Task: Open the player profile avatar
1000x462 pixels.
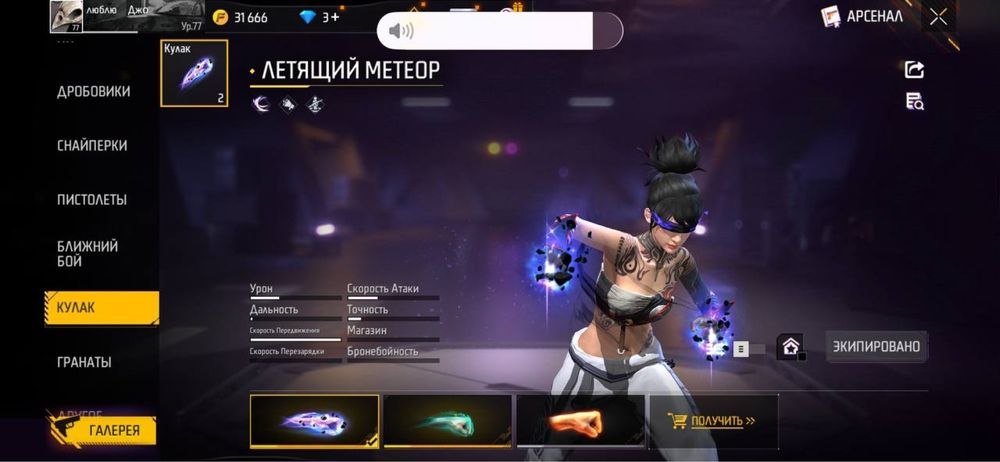Action: tap(66, 16)
